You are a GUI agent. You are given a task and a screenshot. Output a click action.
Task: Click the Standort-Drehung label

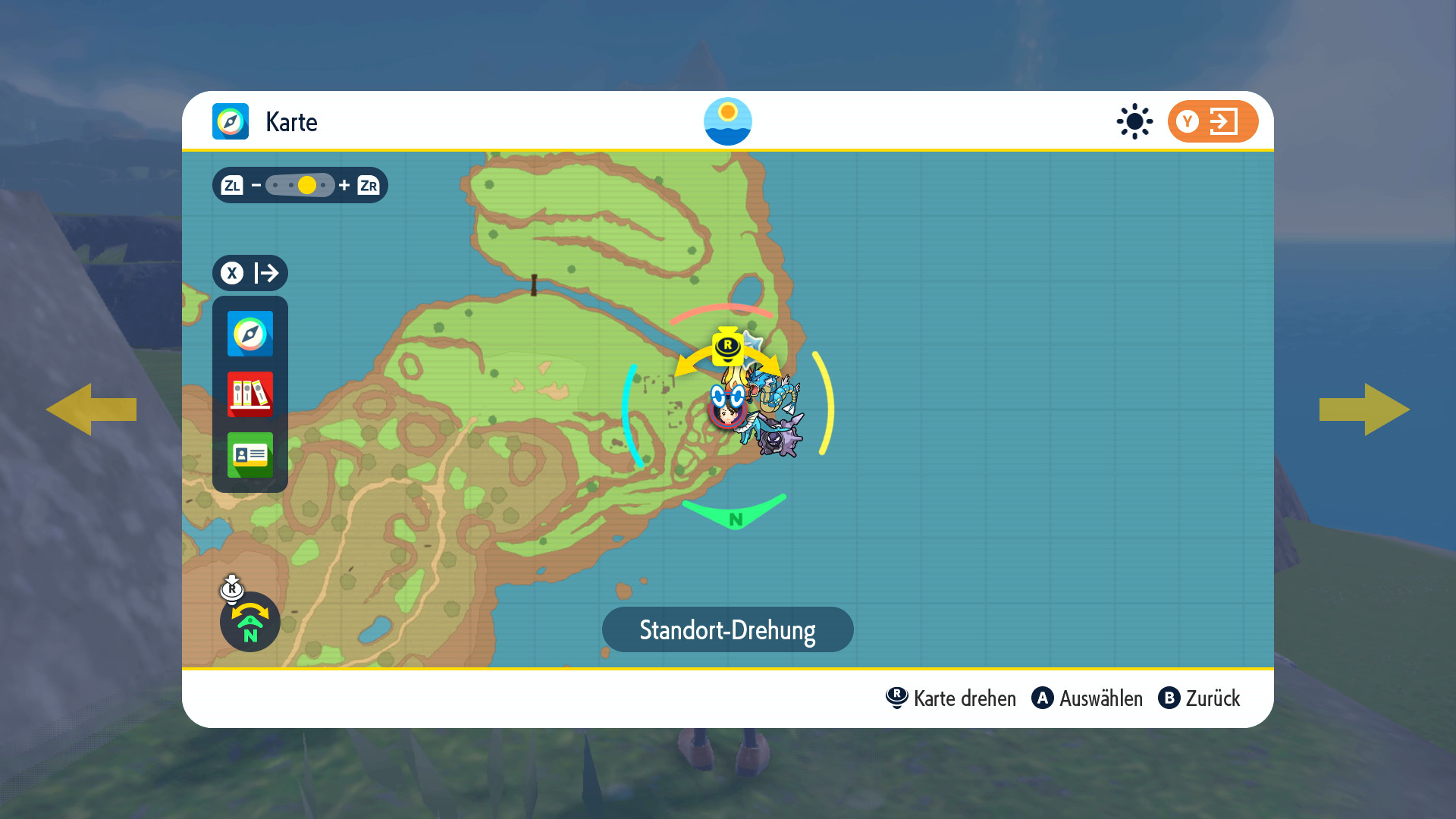(x=727, y=629)
